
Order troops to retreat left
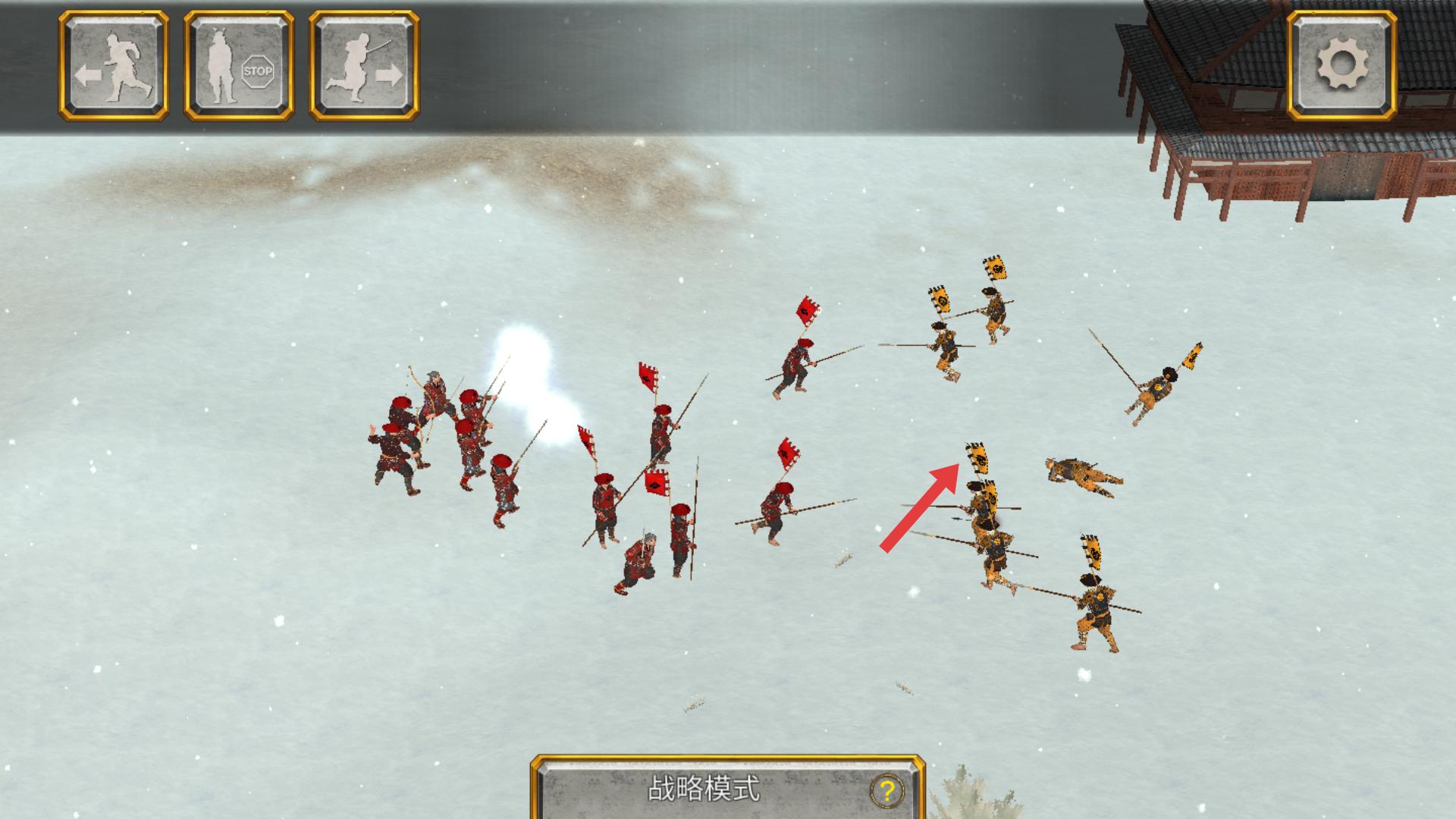114,66
